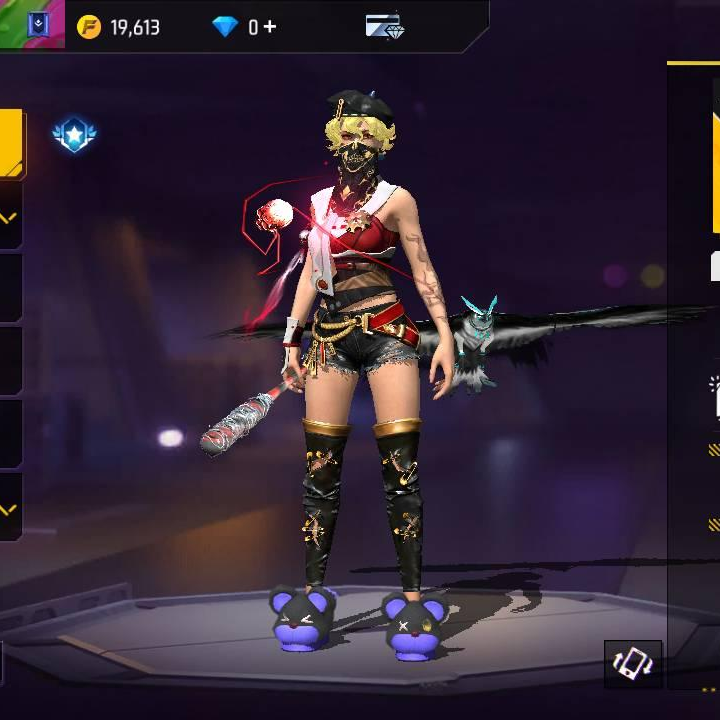
Task: Open the gold coin balance showing 19,613
Action: (119, 27)
